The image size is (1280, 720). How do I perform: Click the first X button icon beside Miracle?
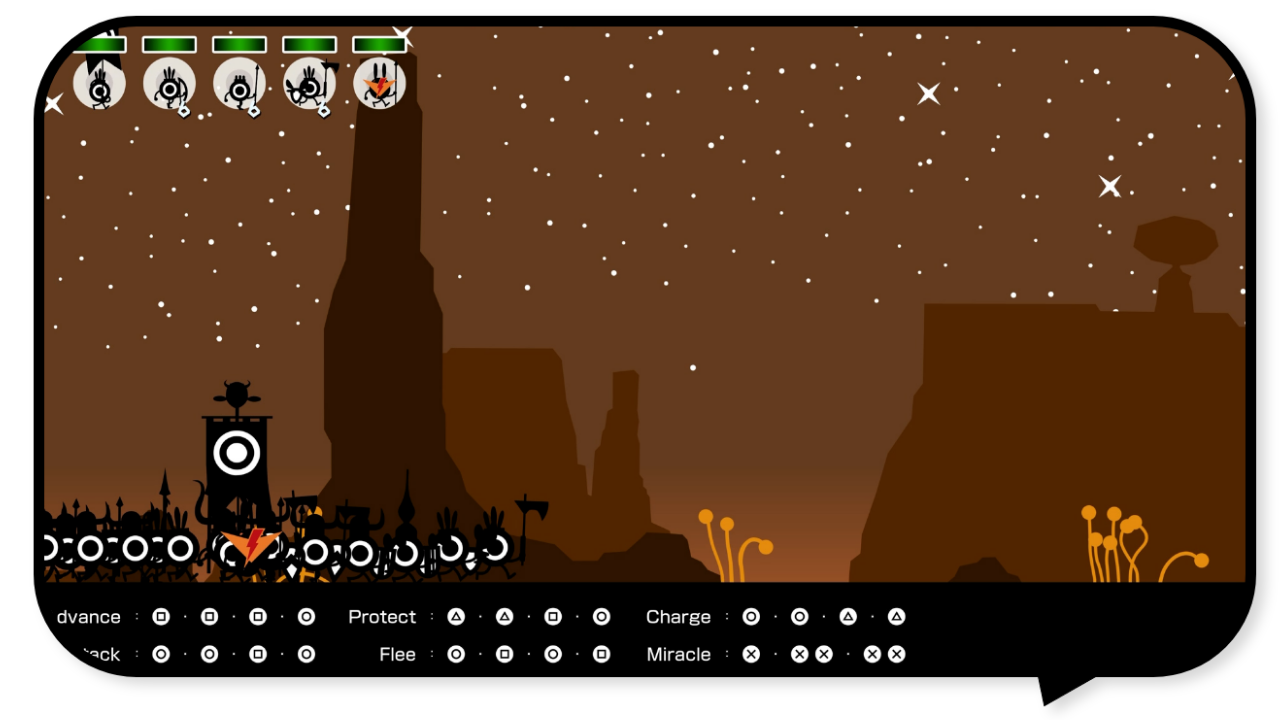[751, 654]
